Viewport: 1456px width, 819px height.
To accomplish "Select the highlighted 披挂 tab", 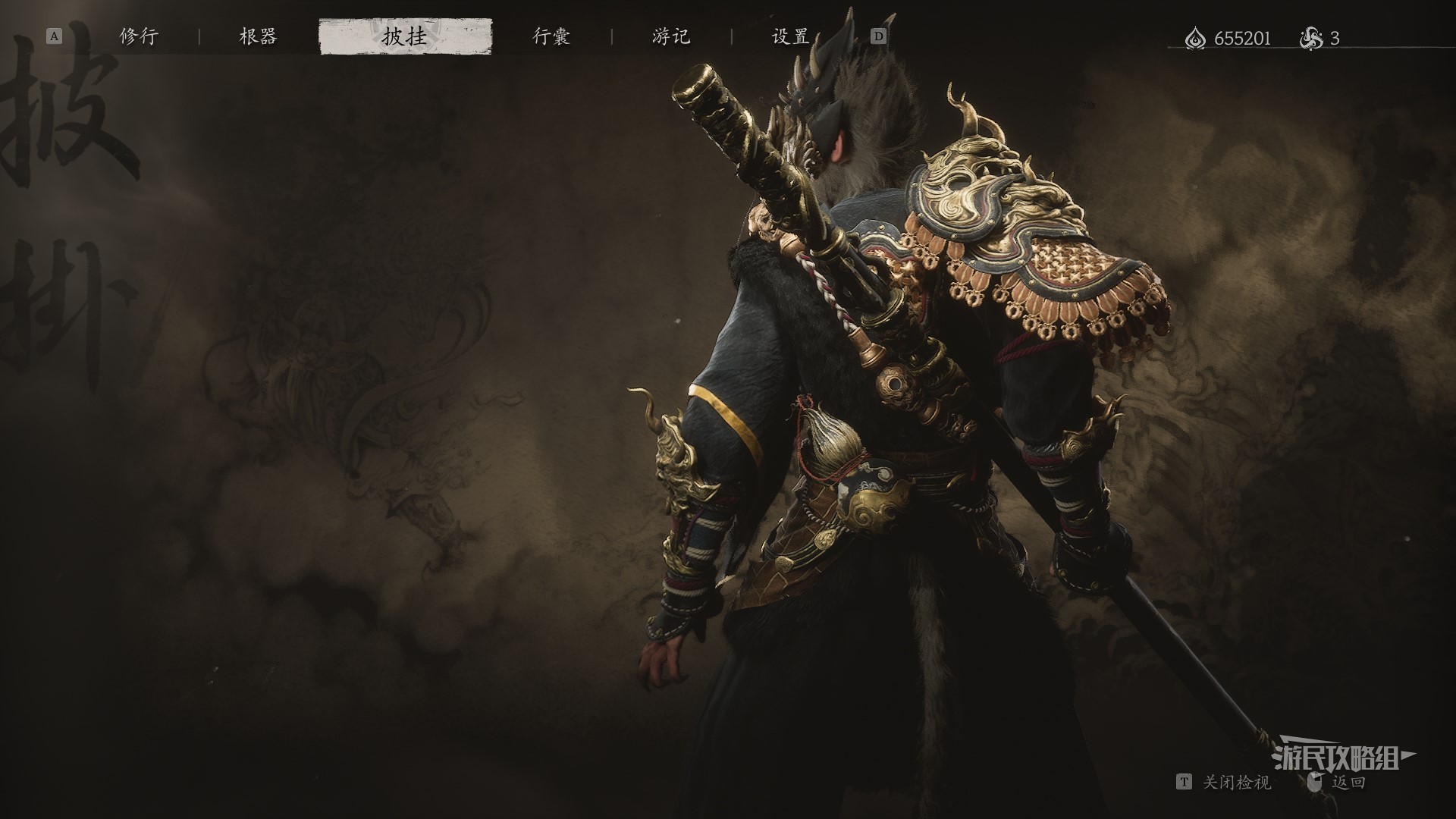I will pyautogui.click(x=405, y=36).
